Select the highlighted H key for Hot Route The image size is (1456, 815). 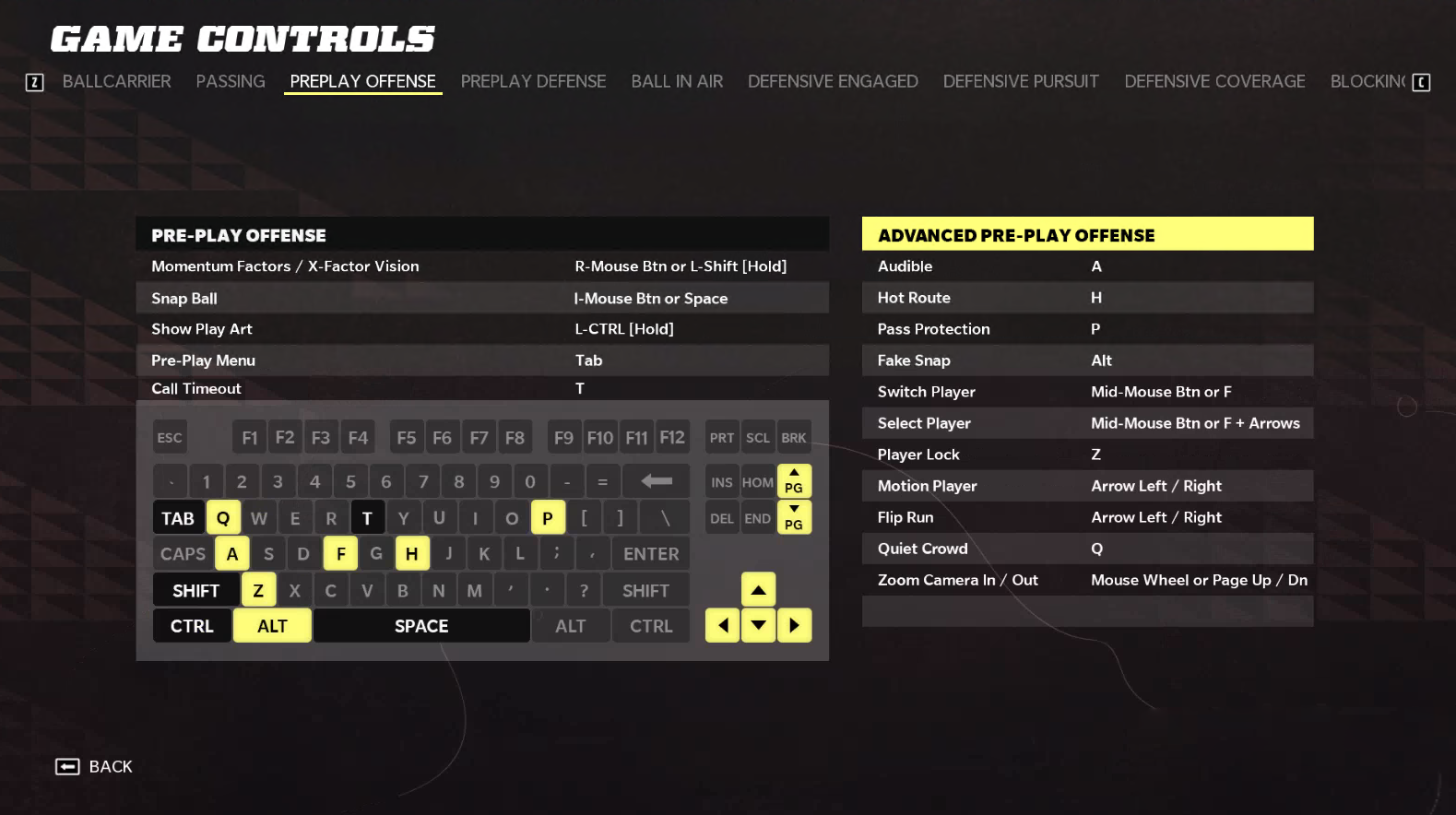(x=411, y=553)
